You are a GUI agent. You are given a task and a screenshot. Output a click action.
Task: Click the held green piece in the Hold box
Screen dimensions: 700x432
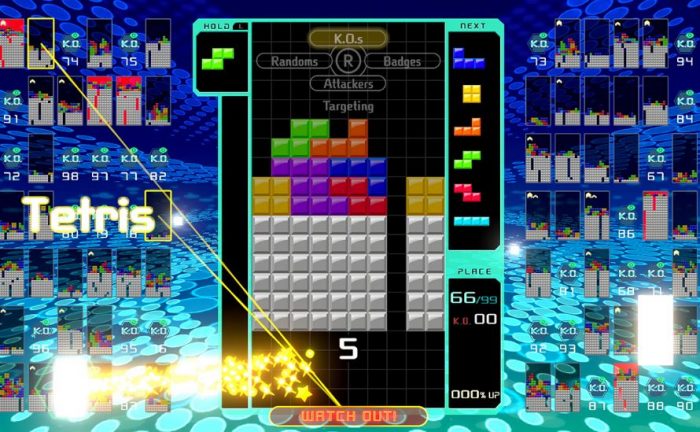(x=218, y=58)
